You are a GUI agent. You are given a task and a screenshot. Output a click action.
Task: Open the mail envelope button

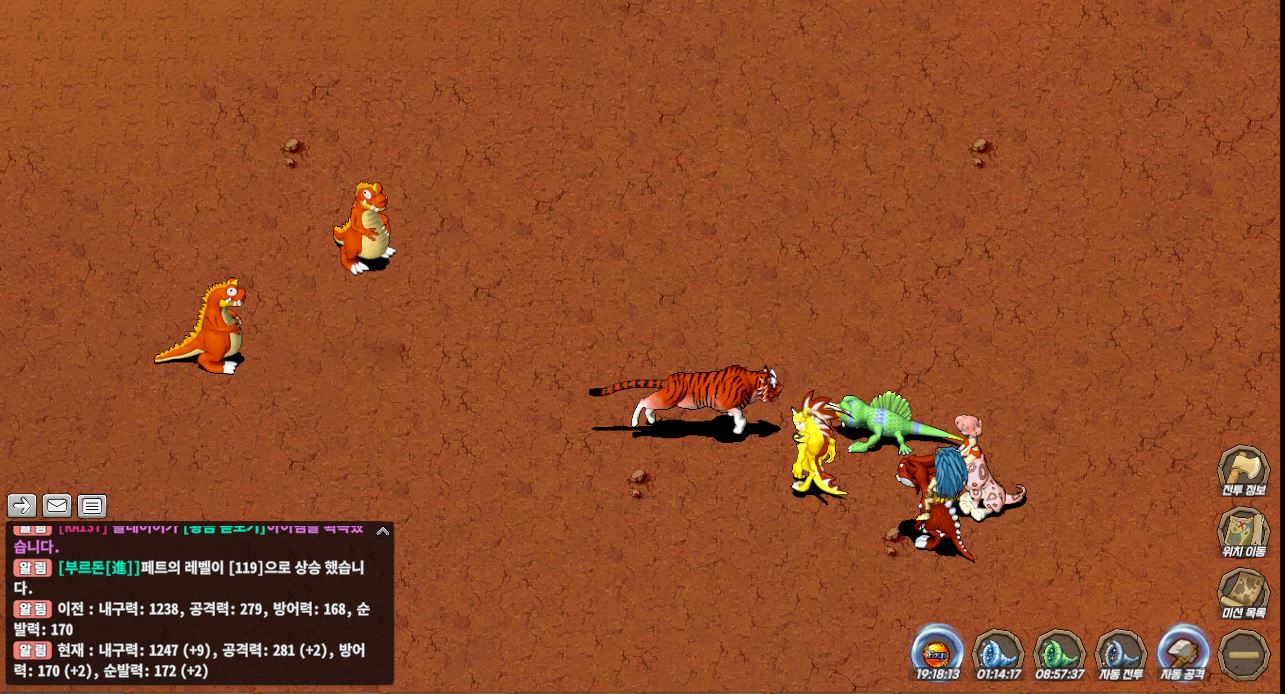[x=57, y=506]
